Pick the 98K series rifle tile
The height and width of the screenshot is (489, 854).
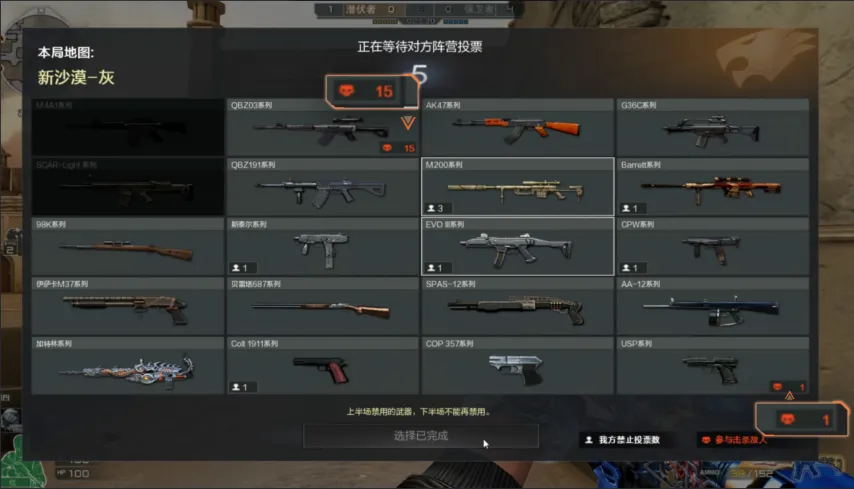click(127, 247)
